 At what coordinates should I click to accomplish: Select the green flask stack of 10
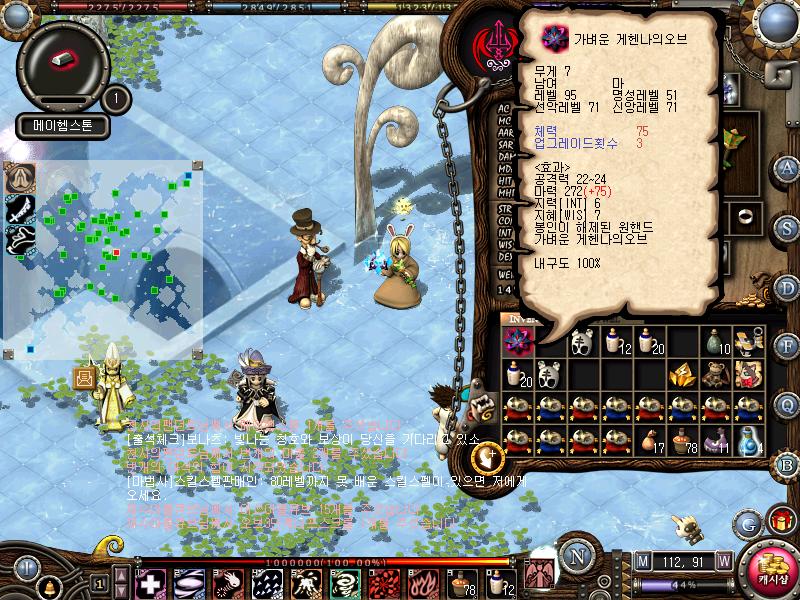(716, 341)
